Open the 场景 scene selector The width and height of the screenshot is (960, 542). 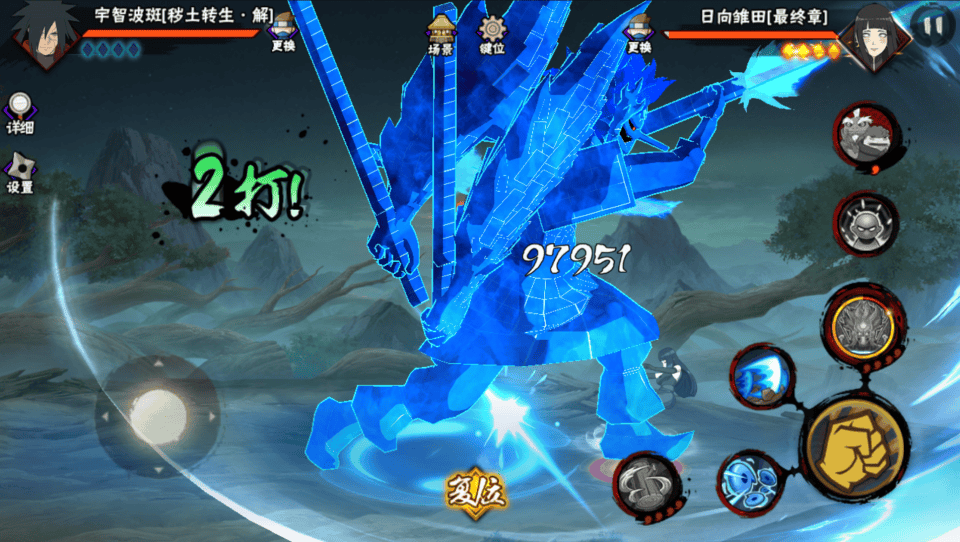(441, 32)
